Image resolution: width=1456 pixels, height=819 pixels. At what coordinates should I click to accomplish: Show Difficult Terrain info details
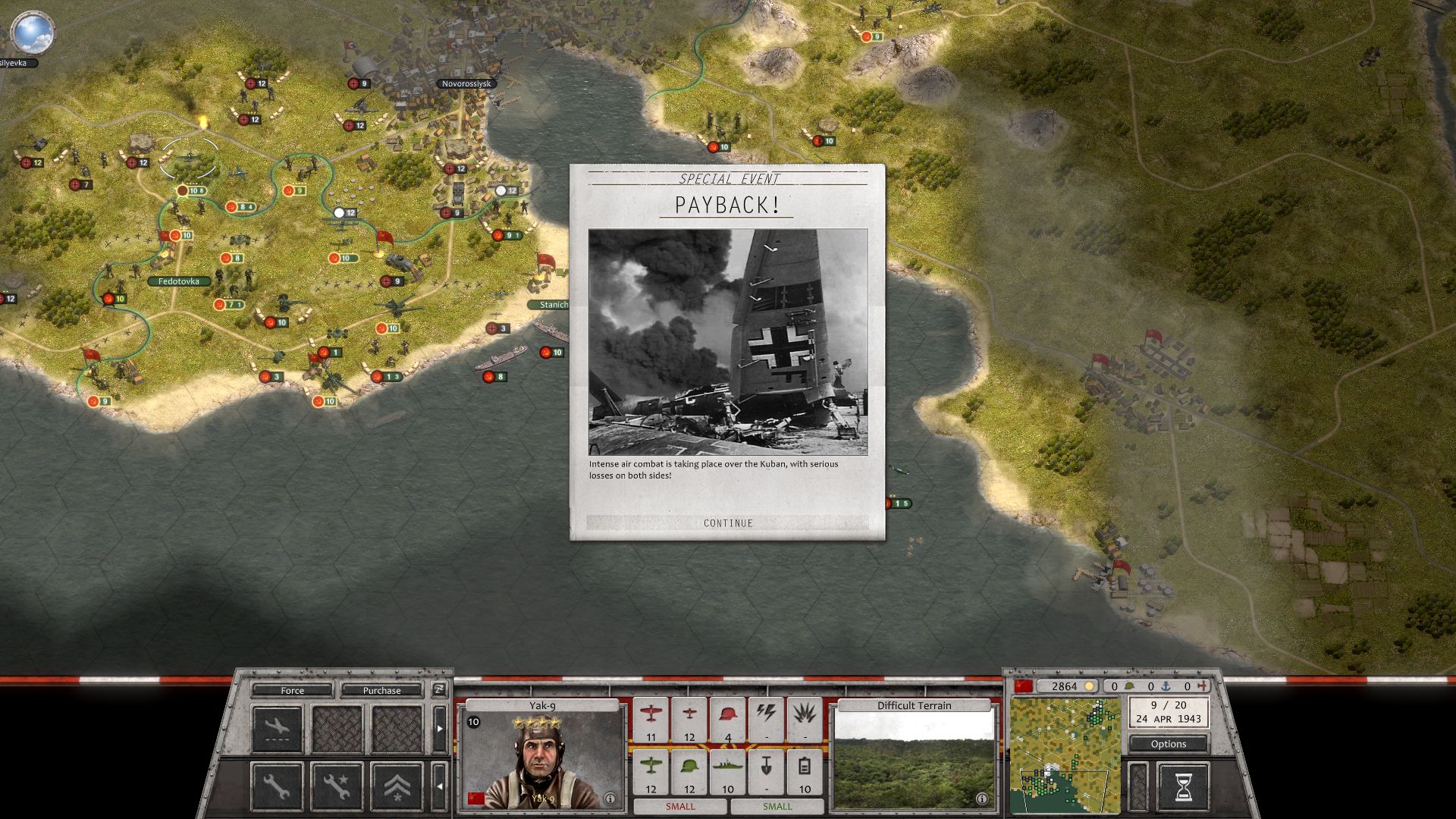(981, 799)
